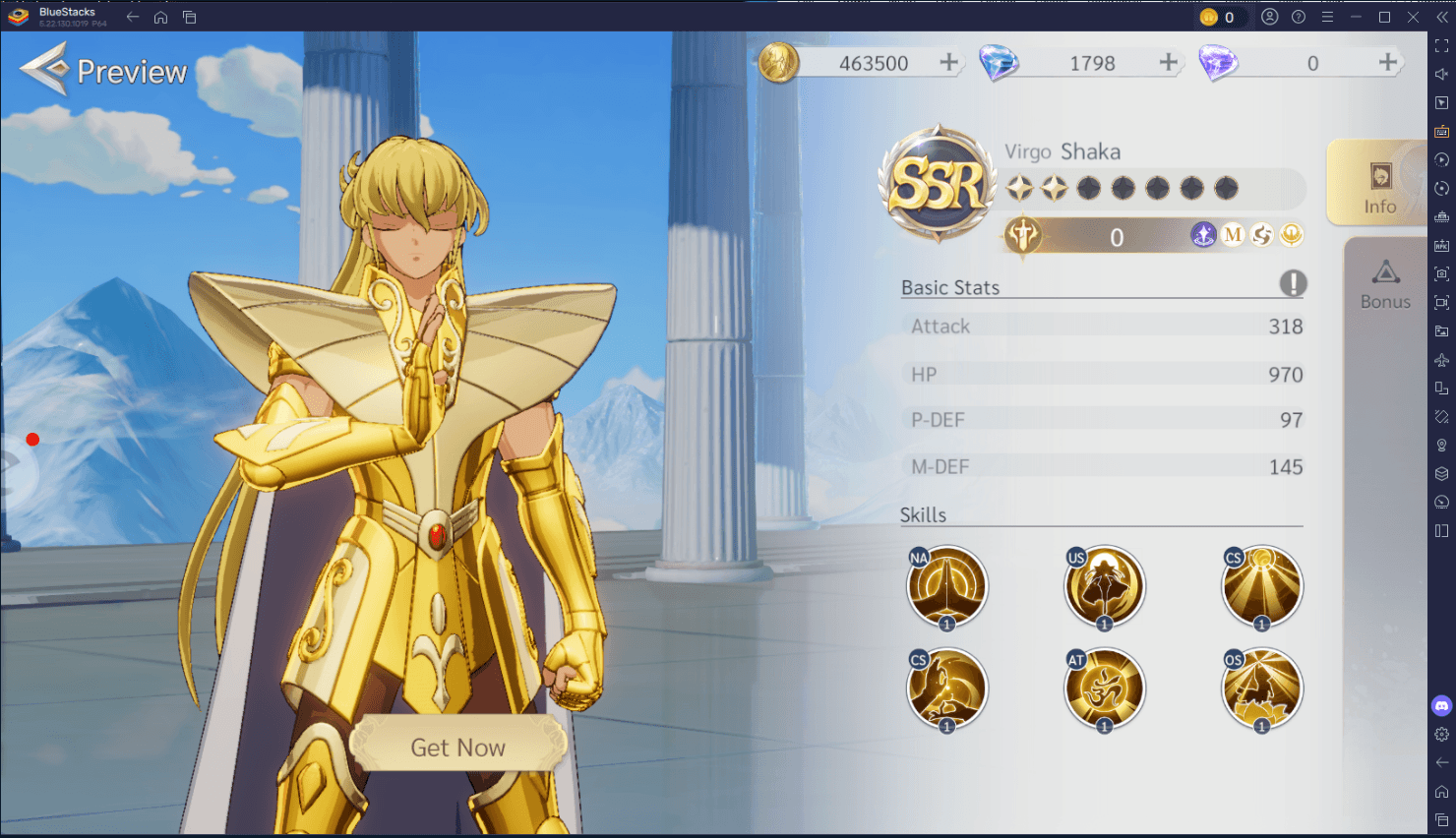Inspect the AT skill icon
1456x838 pixels.
[x=1104, y=688]
